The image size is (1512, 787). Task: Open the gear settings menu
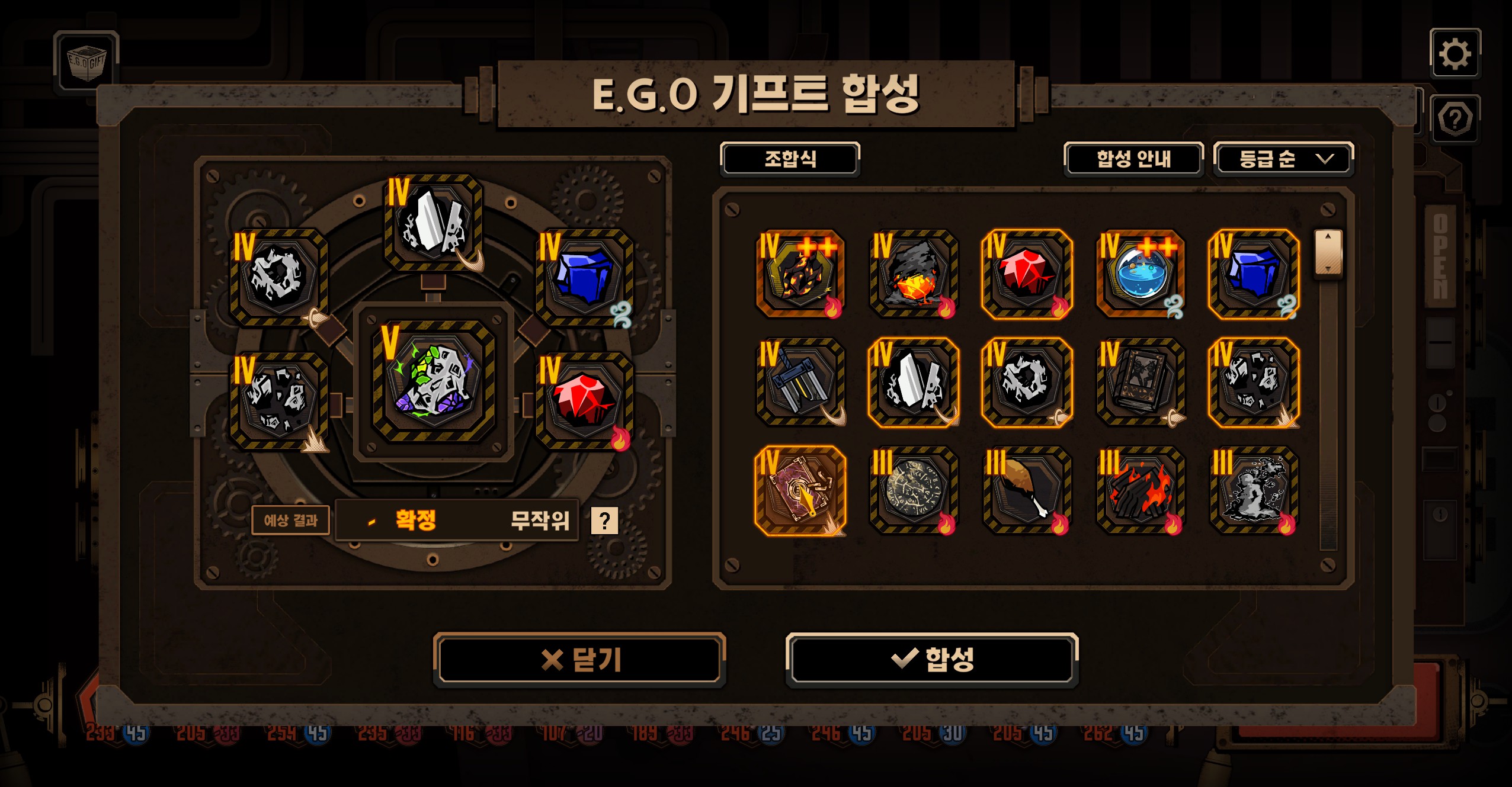[1455, 54]
